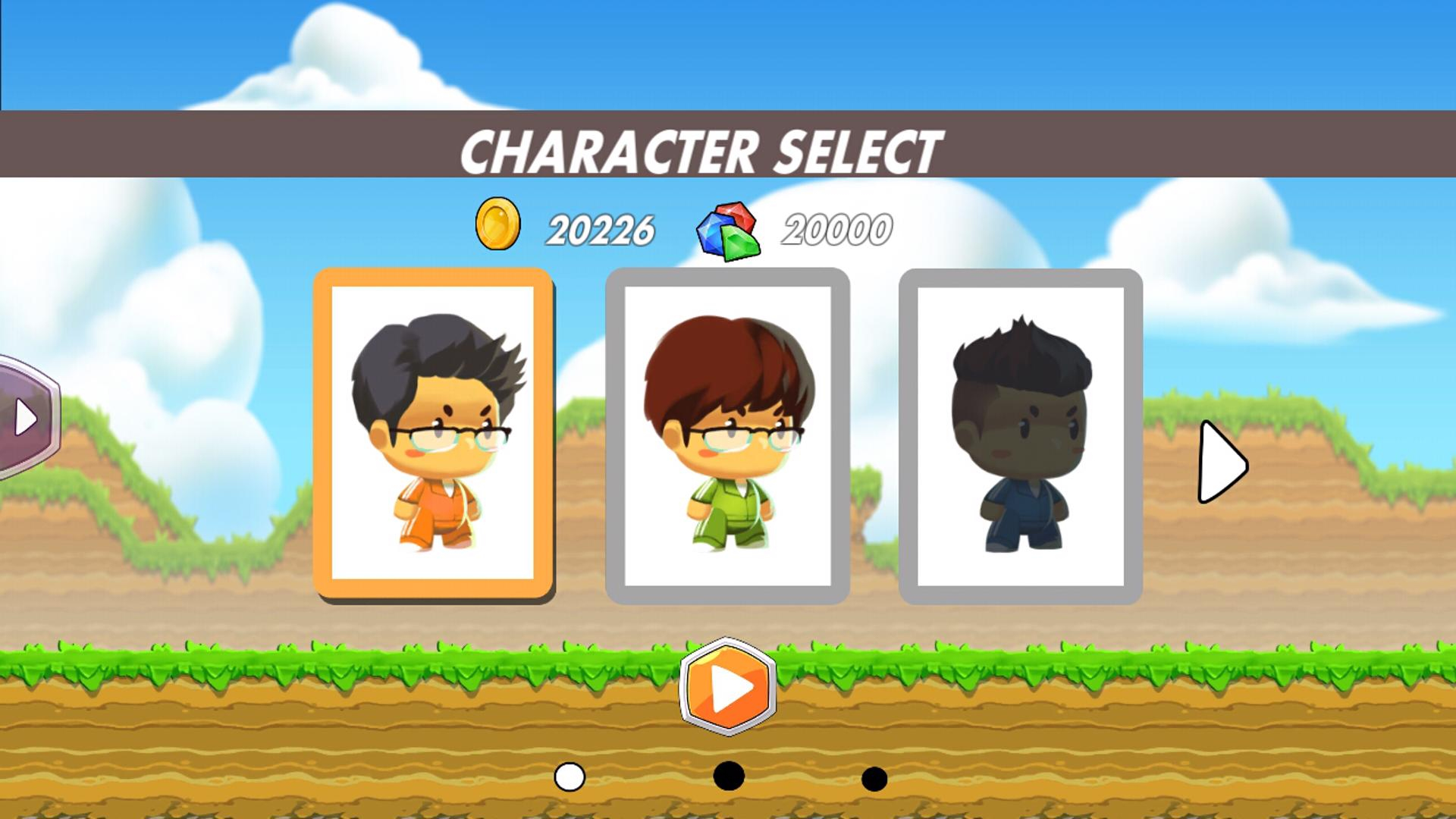Click the CHARACTER SELECT title banner
Viewport: 1456px width, 819px height.
(x=701, y=149)
